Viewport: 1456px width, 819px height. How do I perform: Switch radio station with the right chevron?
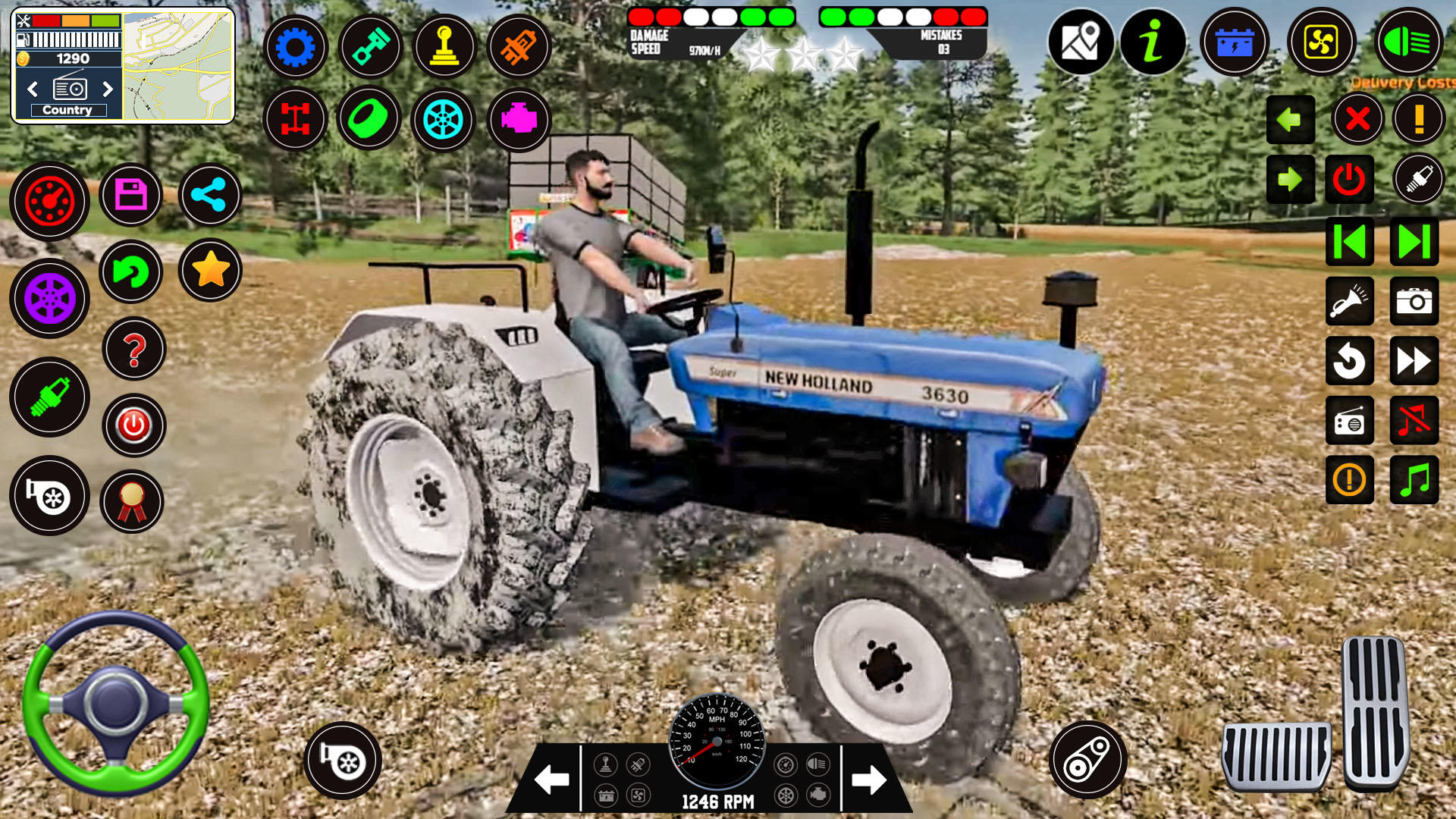point(108,89)
